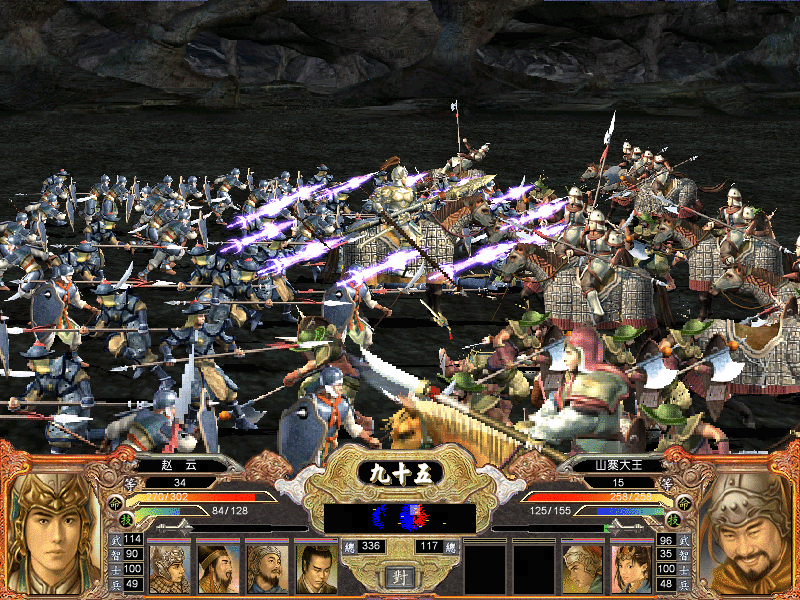The height and width of the screenshot is (600, 800).
Task: Select the enemy female officer portrait
Action: 631,568
